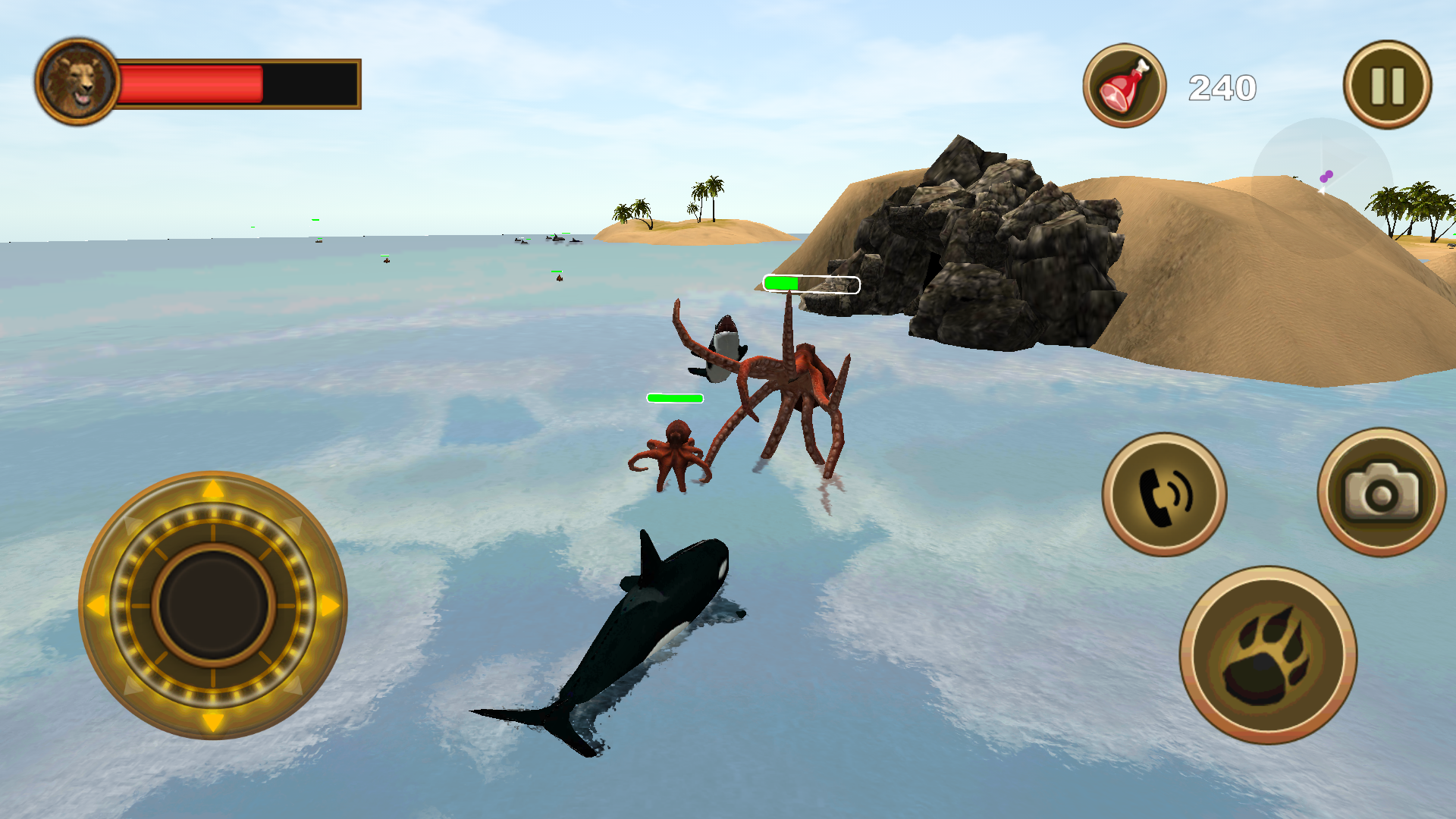Open the meat food store icon

(1124, 84)
